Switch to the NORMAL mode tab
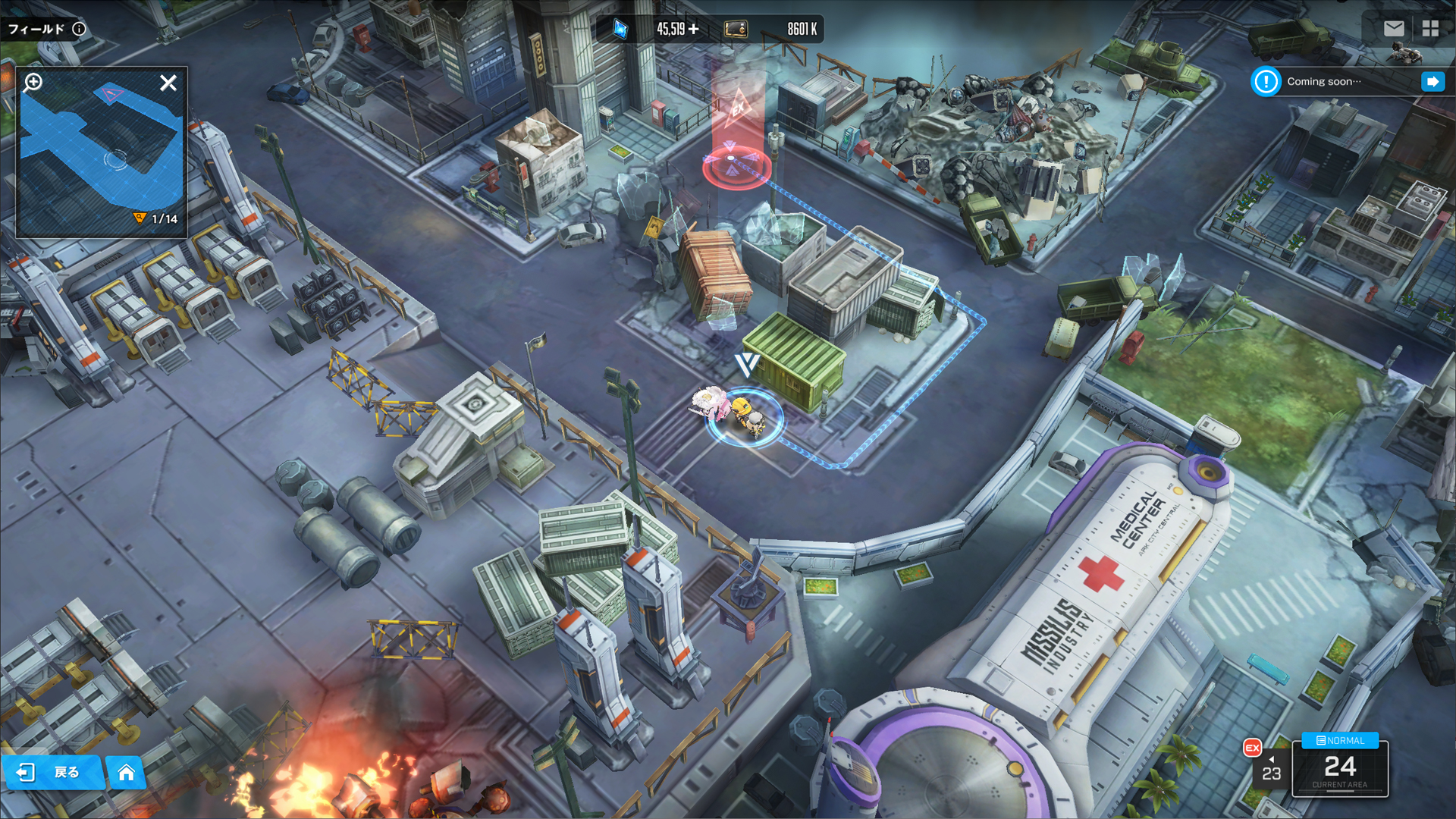 click(1339, 740)
